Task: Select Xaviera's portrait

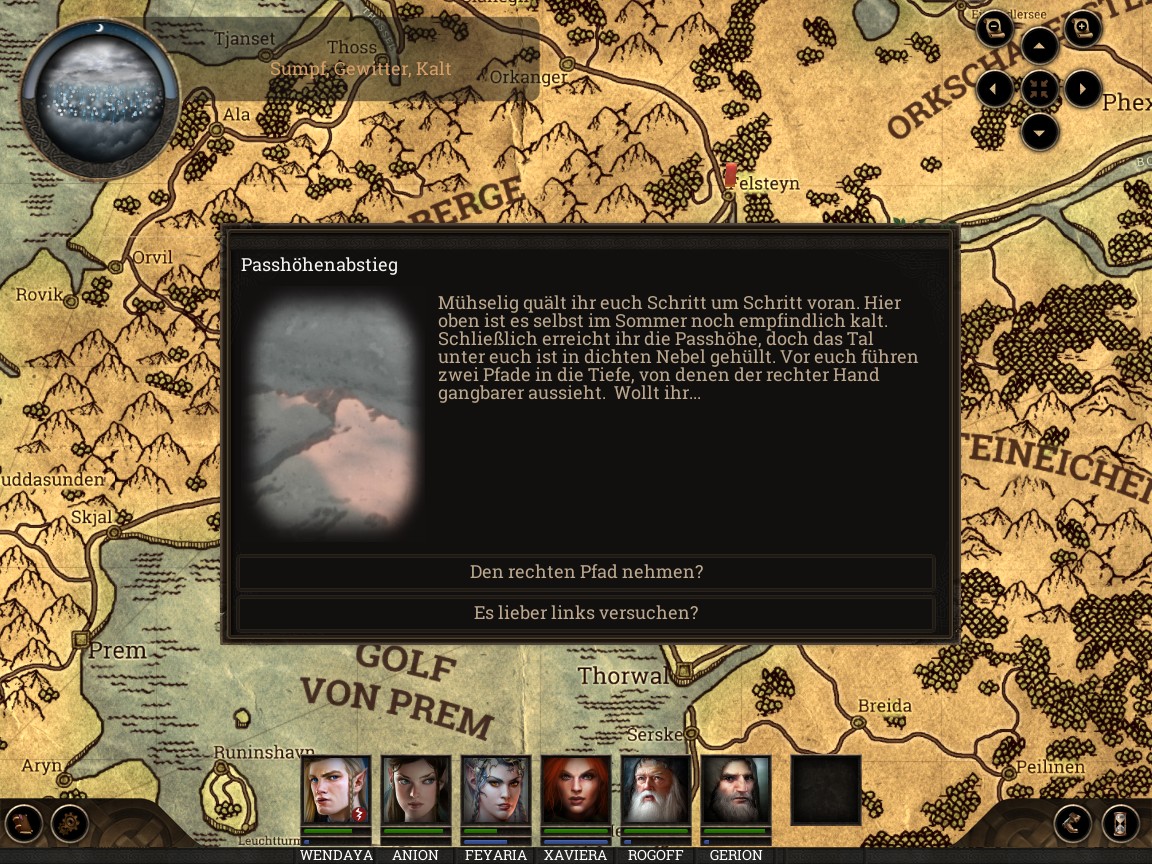Action: click(x=576, y=790)
